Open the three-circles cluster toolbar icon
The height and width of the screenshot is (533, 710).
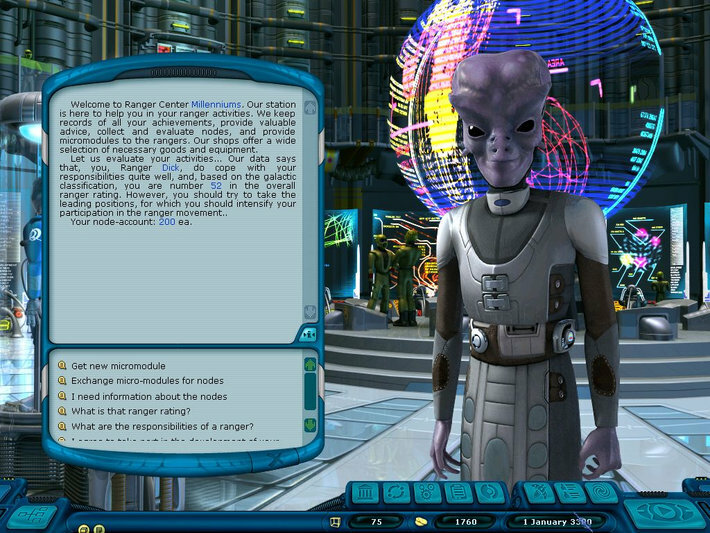point(428,493)
